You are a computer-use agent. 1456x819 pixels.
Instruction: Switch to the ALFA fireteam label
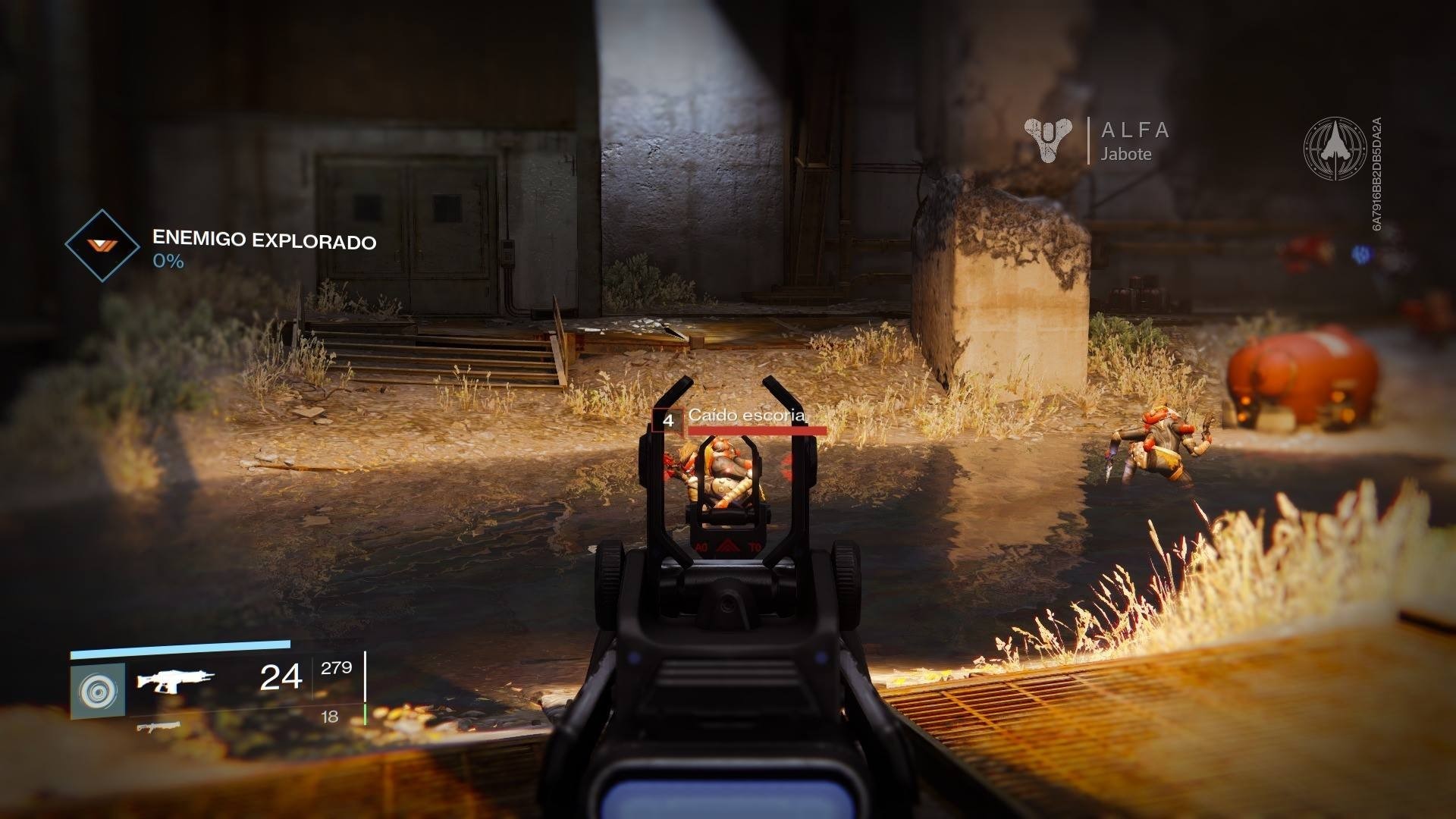[x=1135, y=130]
